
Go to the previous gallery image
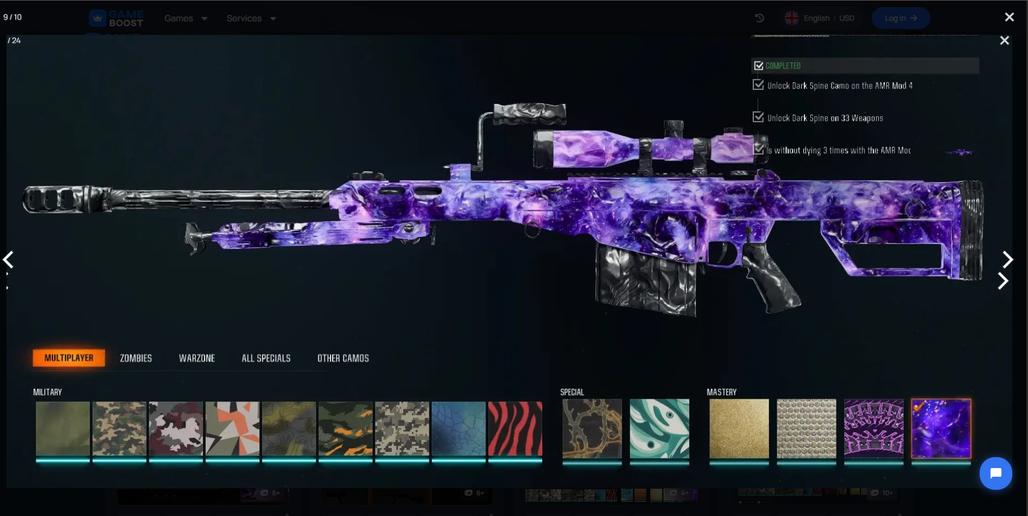point(8,260)
